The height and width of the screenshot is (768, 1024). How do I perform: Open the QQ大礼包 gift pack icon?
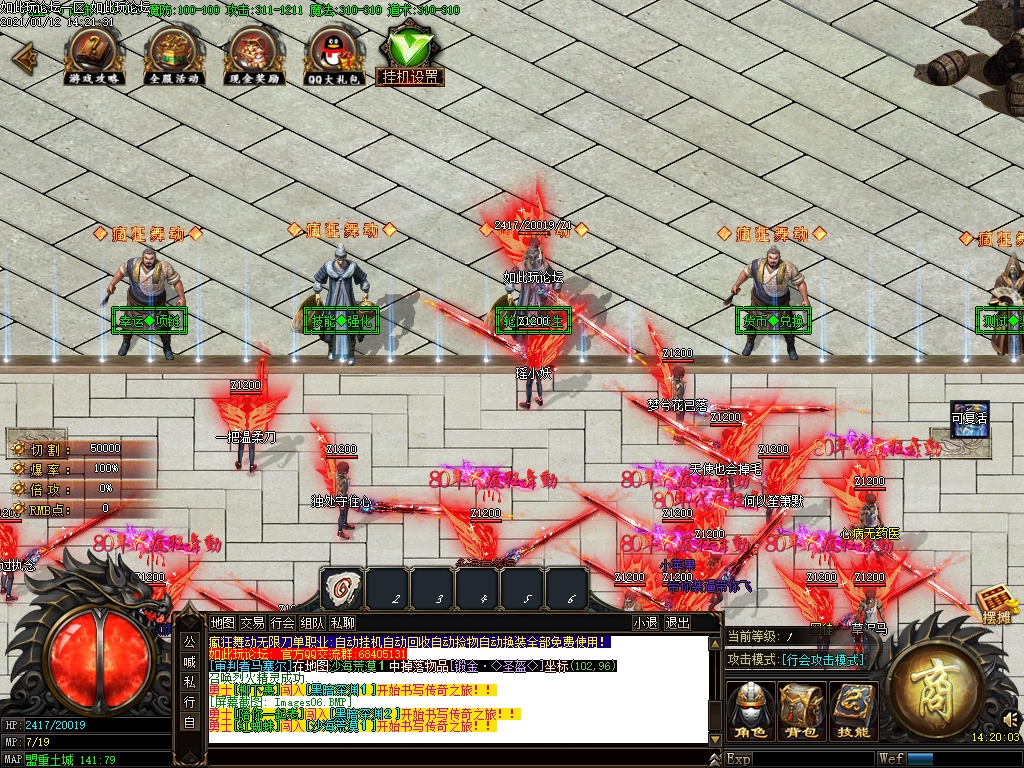(334, 53)
